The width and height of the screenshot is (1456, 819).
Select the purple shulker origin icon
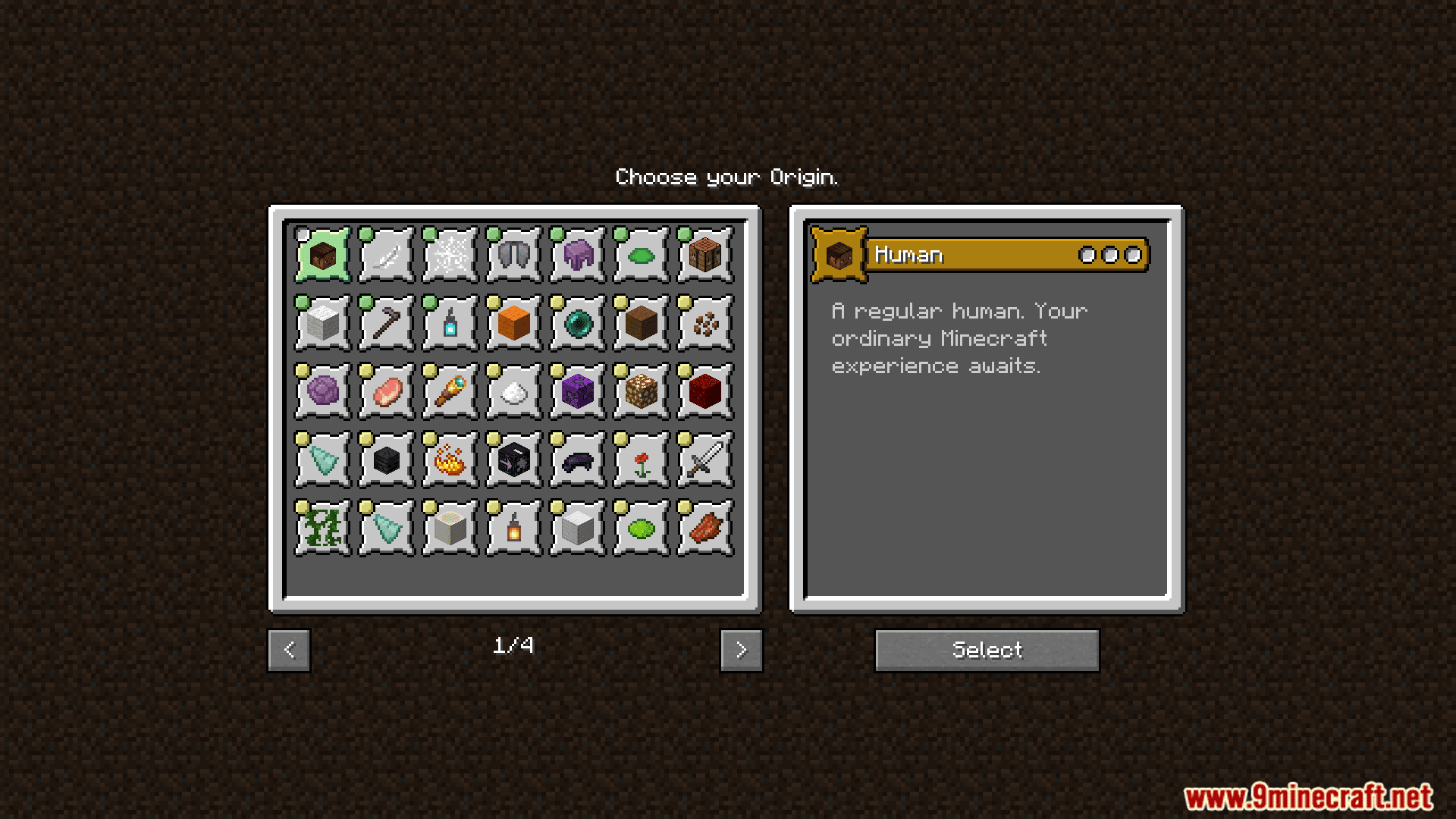[x=576, y=253]
